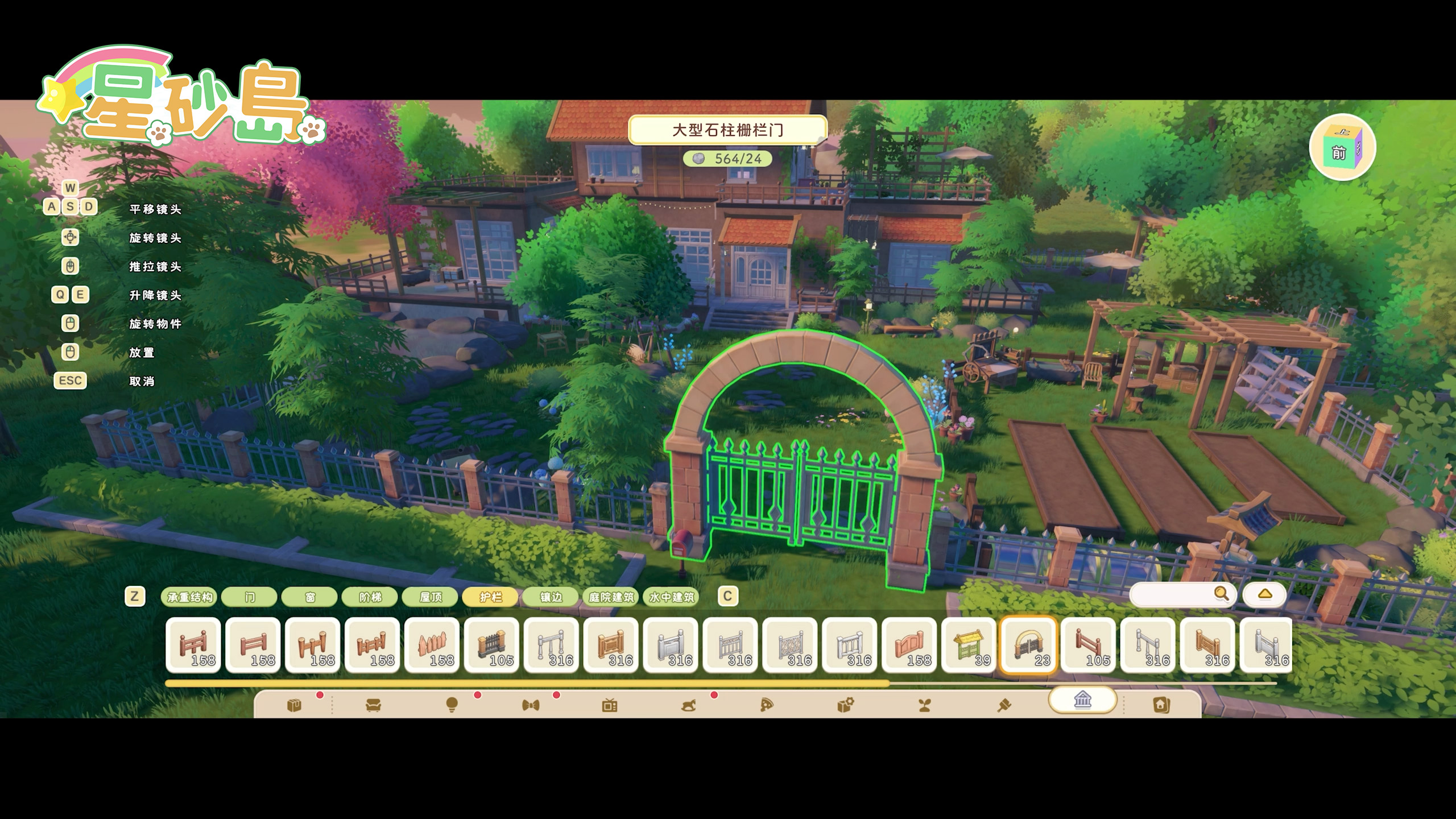Collapse the item panel with the arrow button
Screen dimensions: 1456x819
click(1264, 594)
